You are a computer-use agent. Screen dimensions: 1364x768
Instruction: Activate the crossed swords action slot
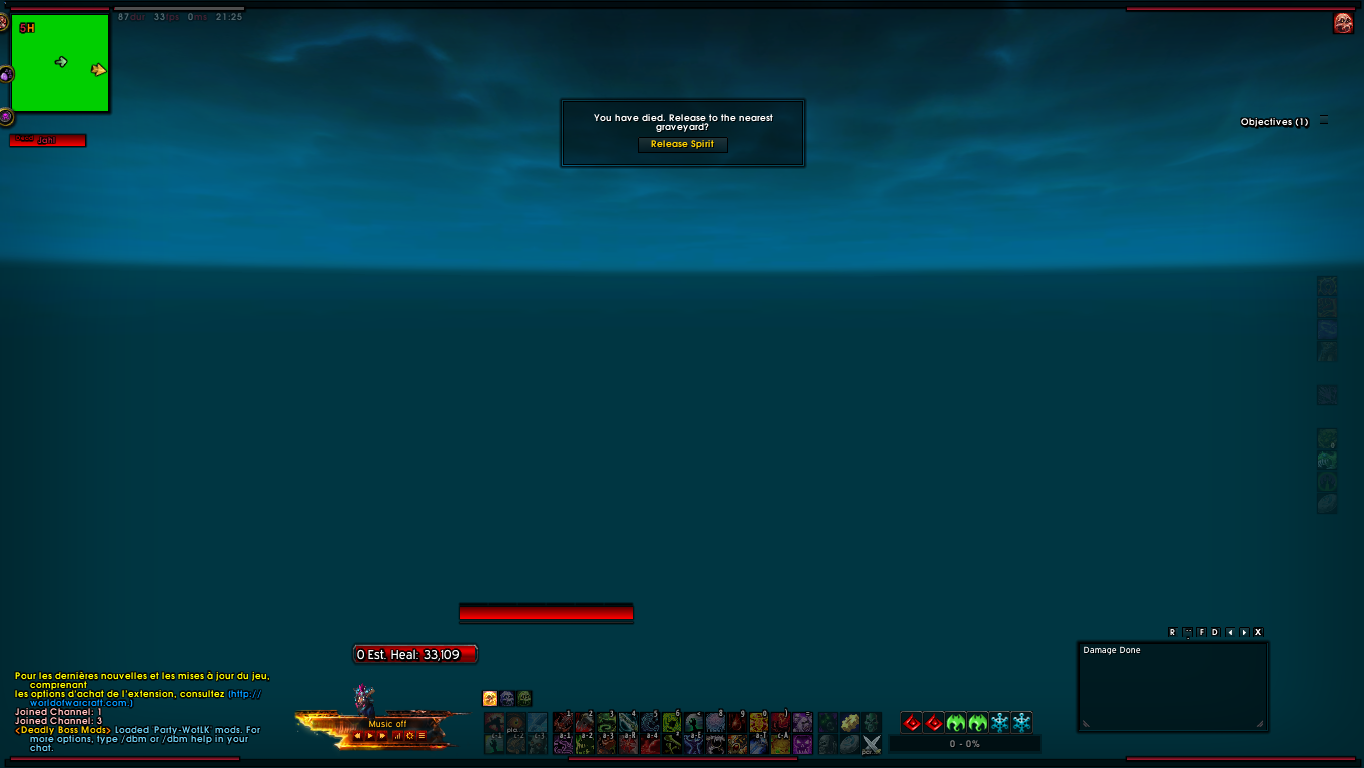871,744
